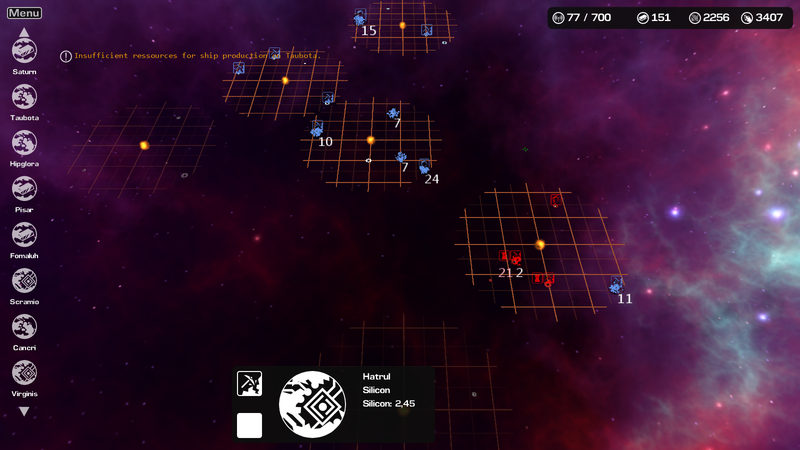Select the blue fleet numbered 10
The image size is (800, 450).
pos(317,129)
